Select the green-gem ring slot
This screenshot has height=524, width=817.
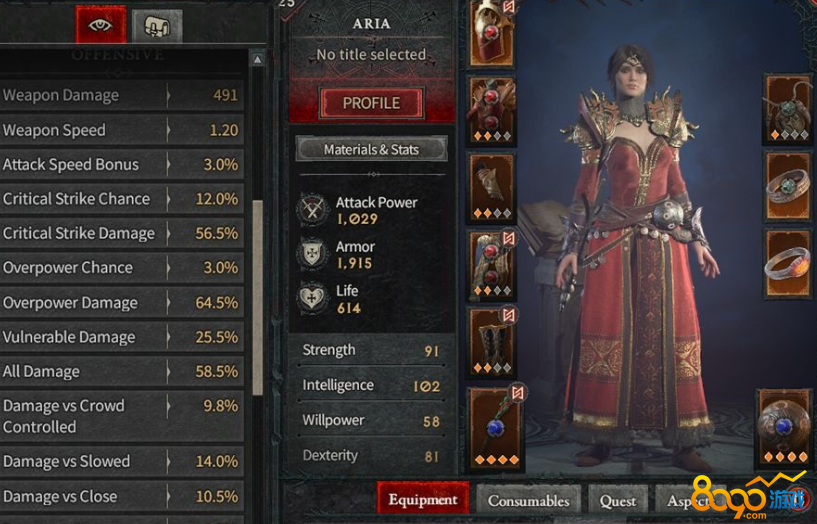coord(788,185)
